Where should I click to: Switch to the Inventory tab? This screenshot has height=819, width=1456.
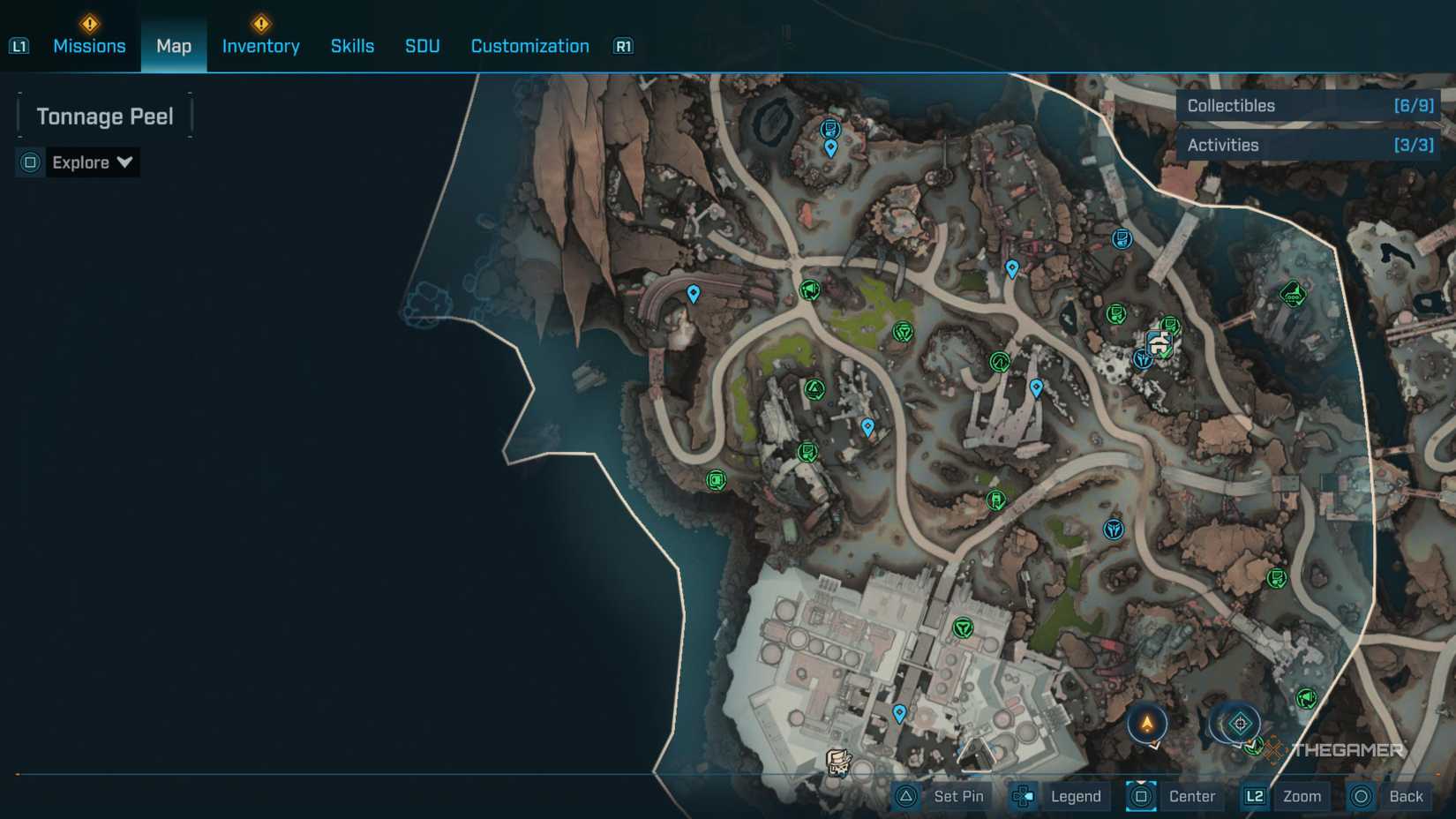260,45
